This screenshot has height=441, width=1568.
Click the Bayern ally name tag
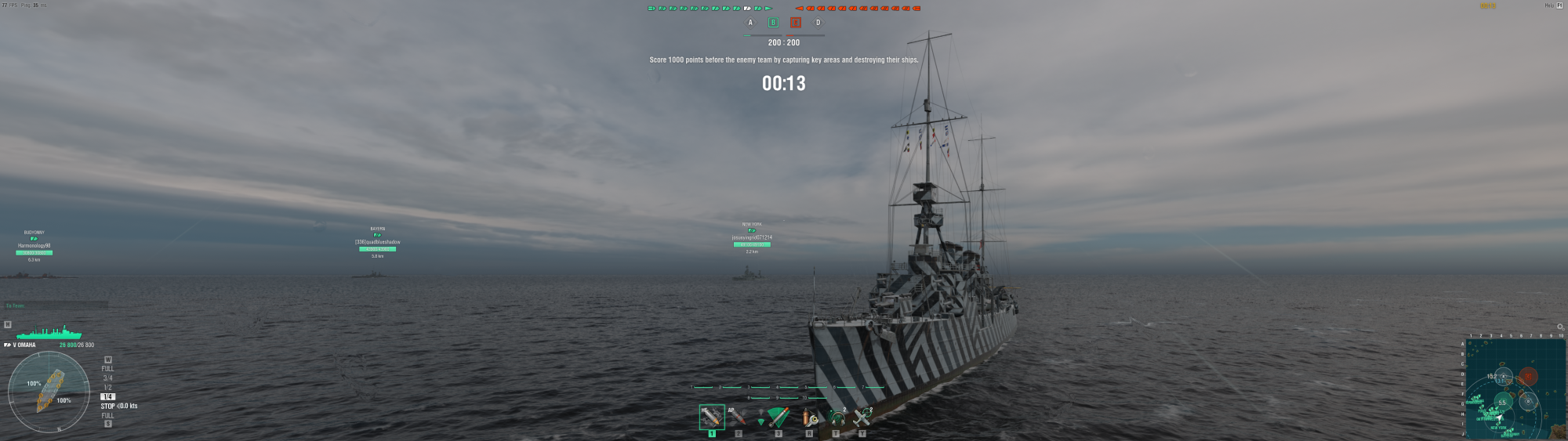coord(377,242)
